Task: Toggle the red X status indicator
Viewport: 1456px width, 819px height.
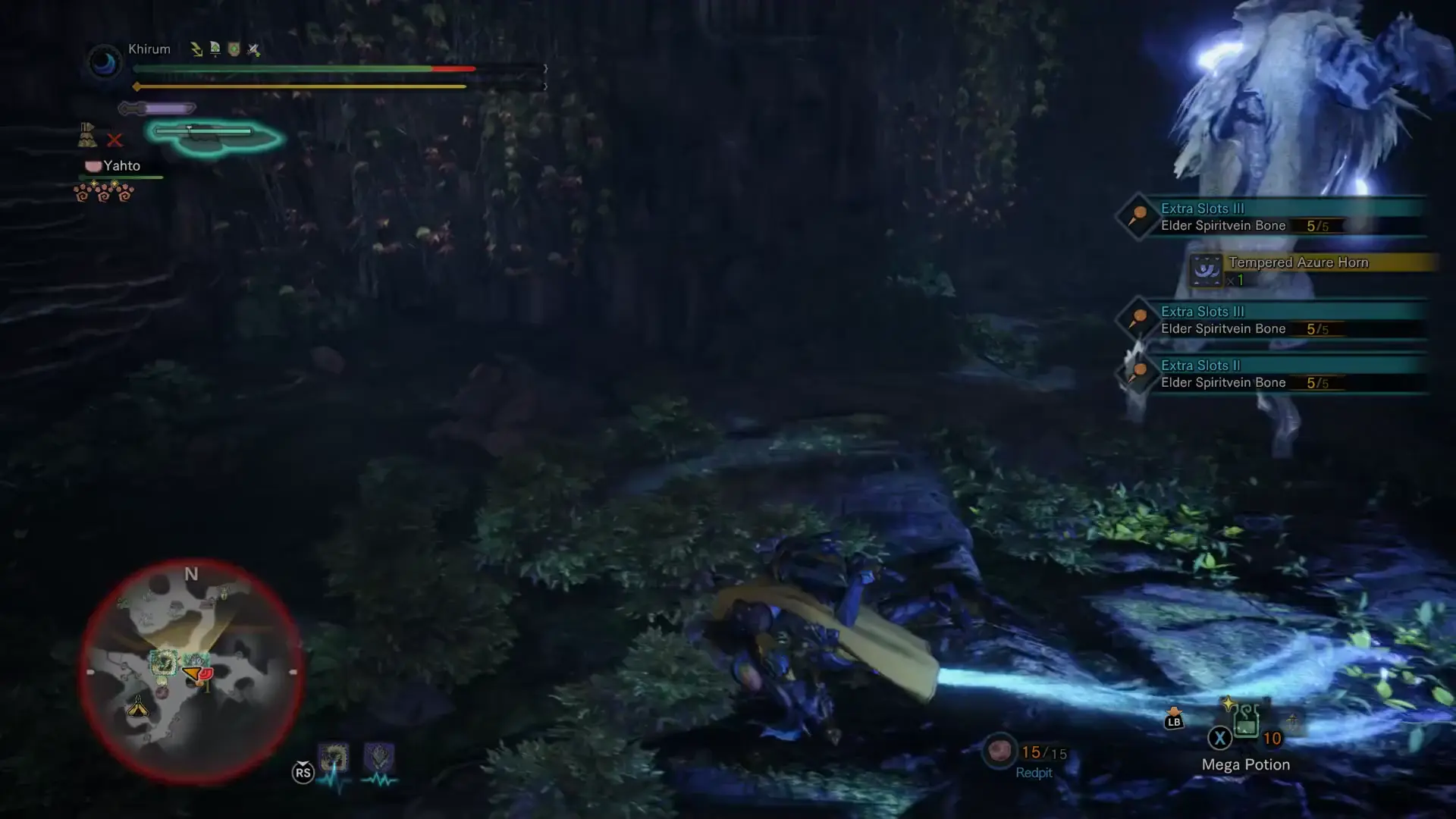Action: [x=115, y=140]
